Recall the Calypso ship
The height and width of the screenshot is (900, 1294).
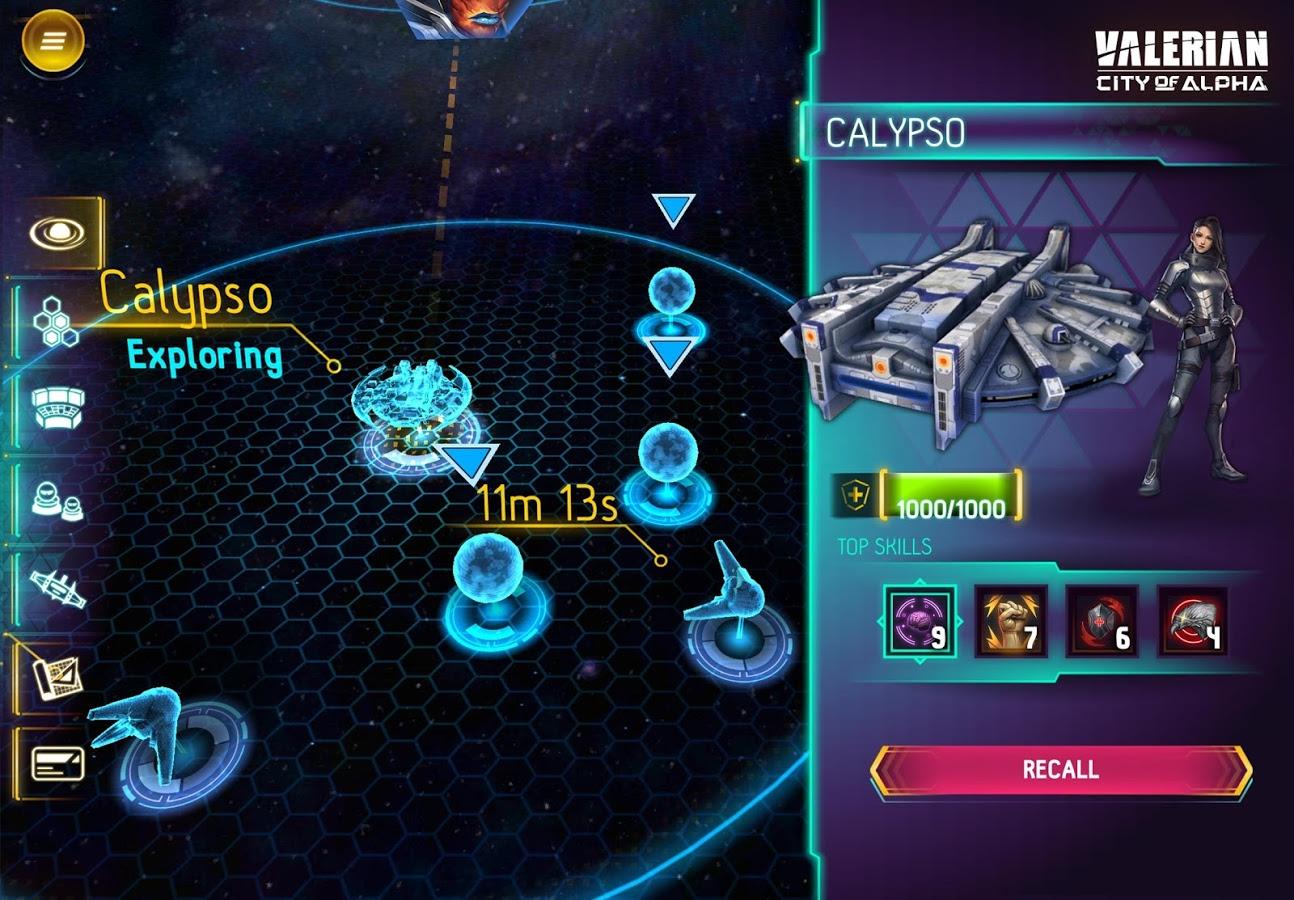tap(1060, 769)
